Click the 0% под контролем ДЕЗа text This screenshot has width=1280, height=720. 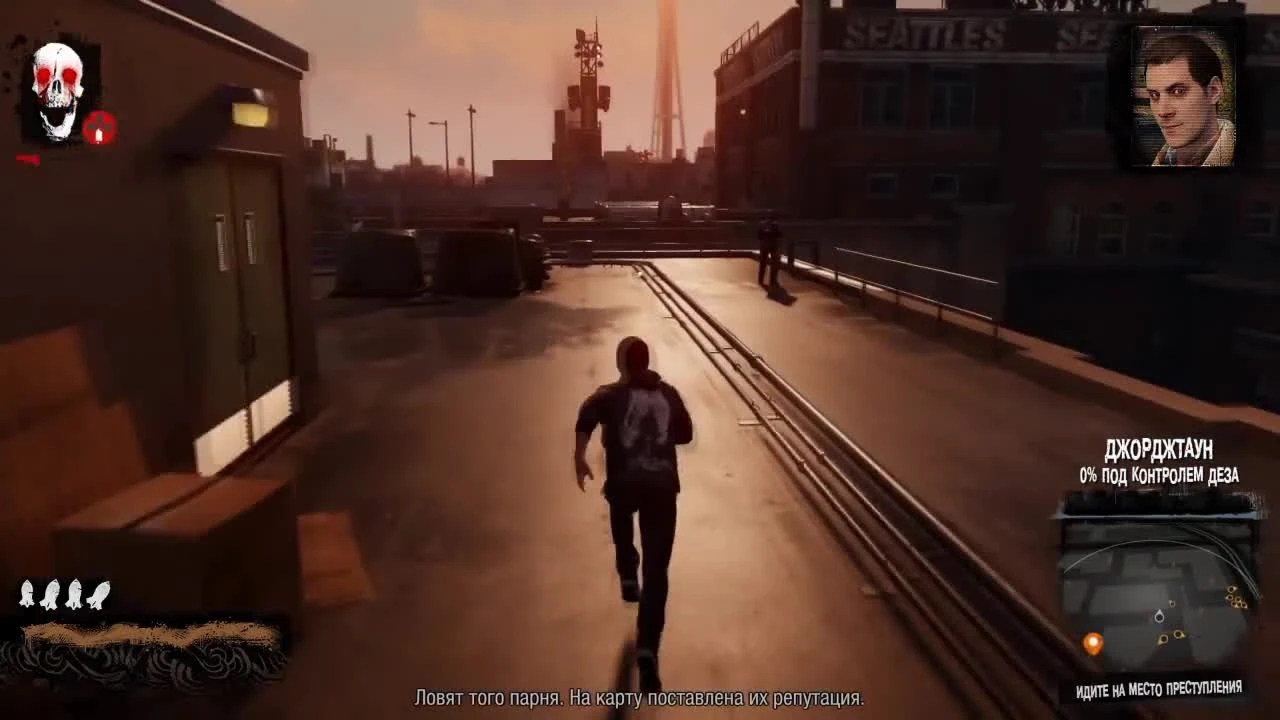pos(1160,477)
